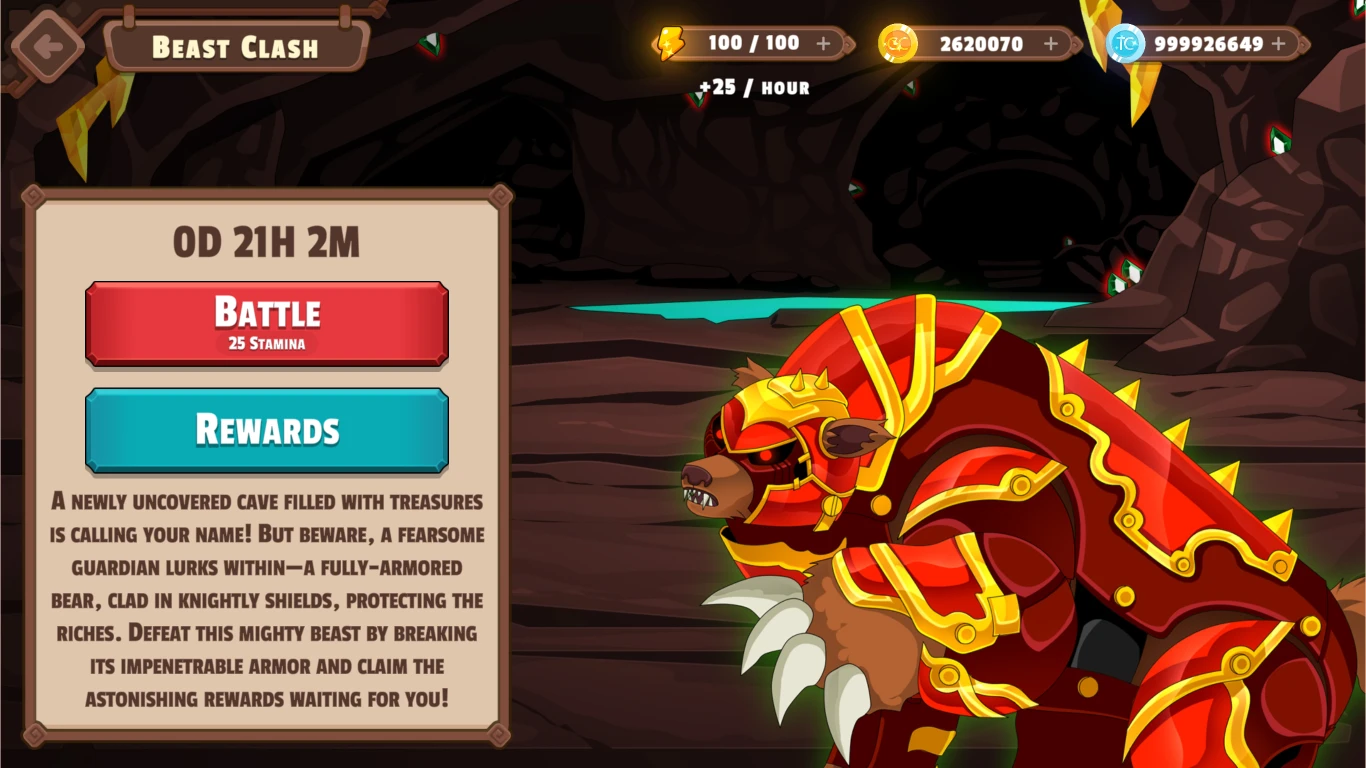Open the Rewards screen
Image resolution: width=1366 pixels, height=768 pixels.
coord(266,429)
